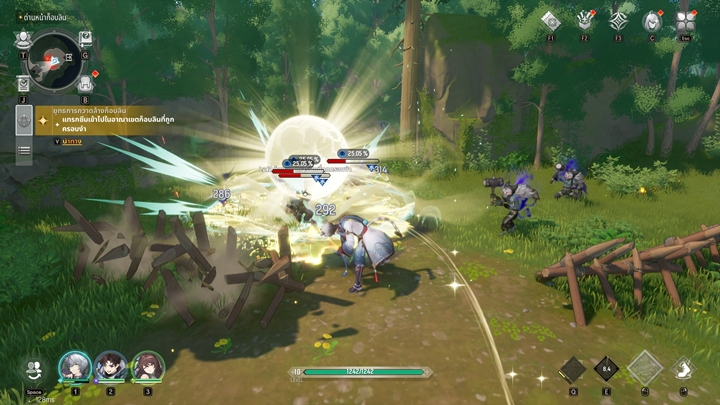Switch to the brown-haired third party member
Screen dimensions: 720x405
pos(147,366)
